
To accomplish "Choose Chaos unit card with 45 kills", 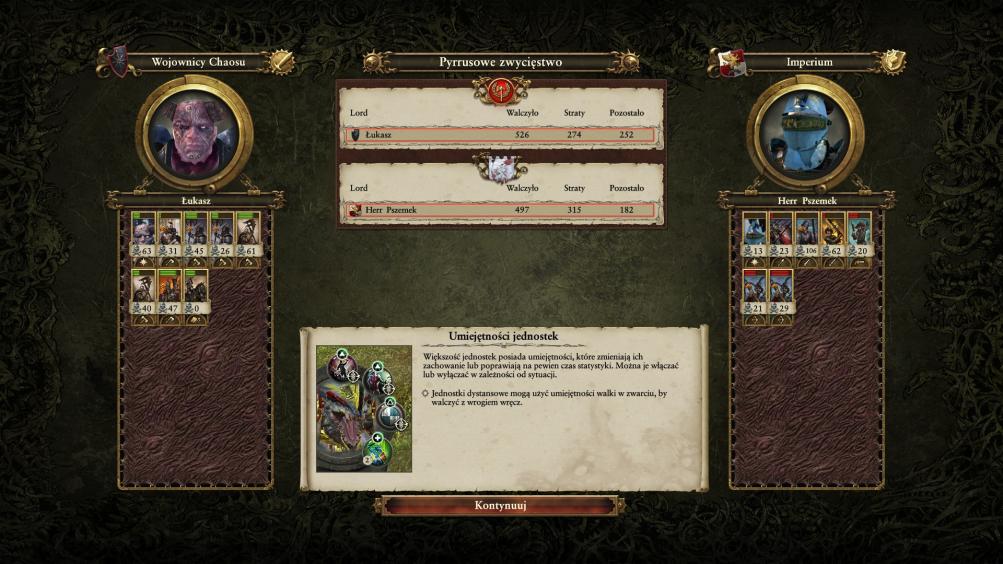I will coord(196,235).
